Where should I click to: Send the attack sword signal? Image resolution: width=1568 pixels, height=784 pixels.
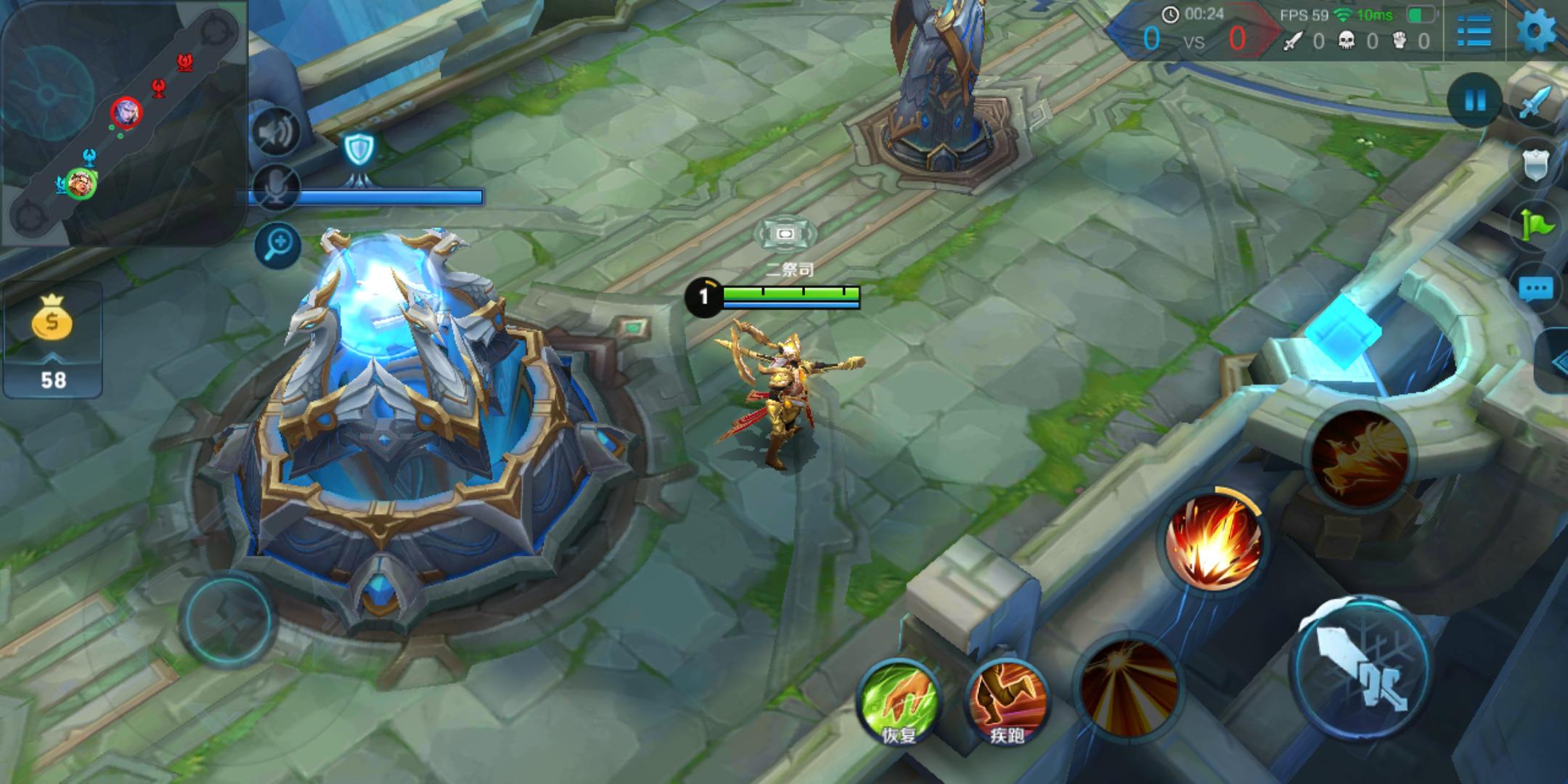click(x=1536, y=103)
